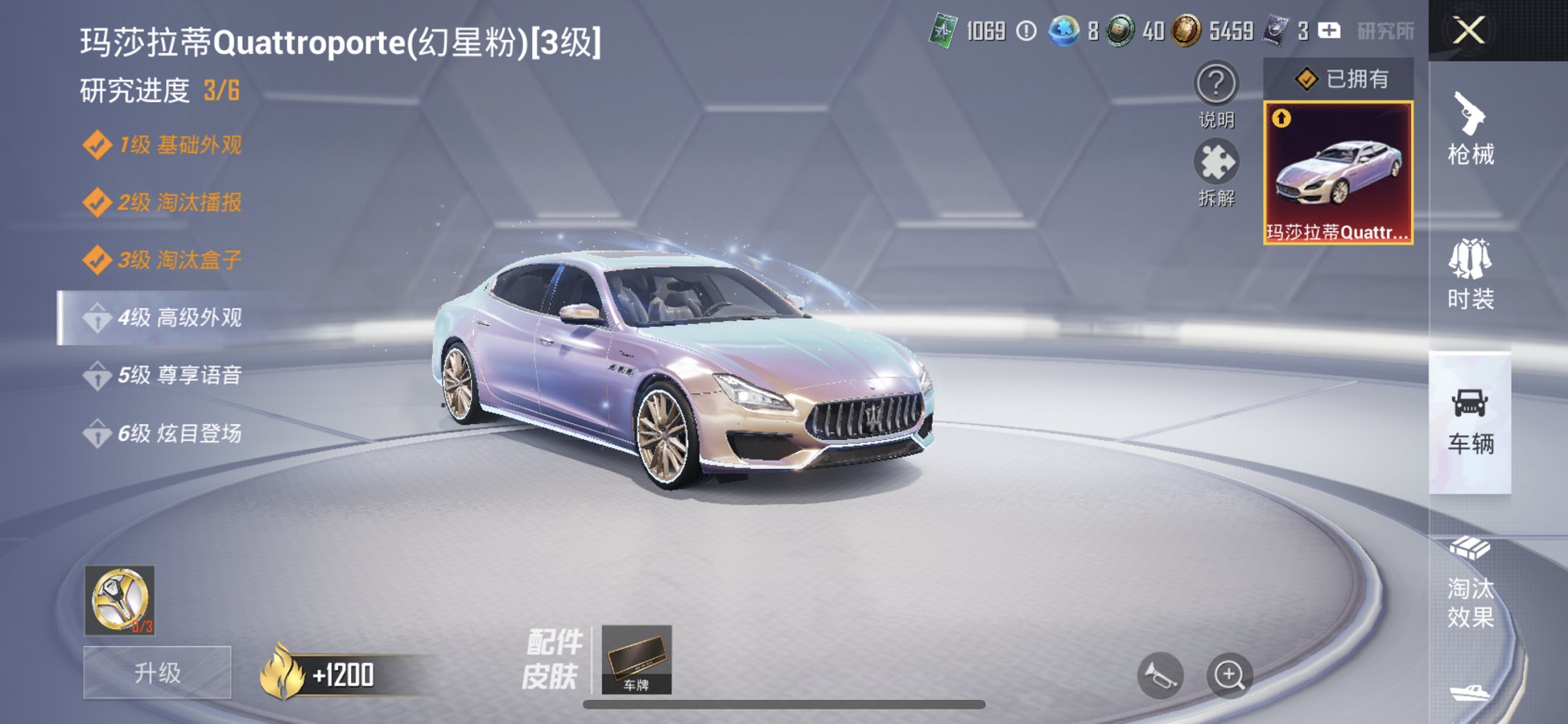The width and height of the screenshot is (1568, 724).
Task: Click the gold flame icon next to +1200
Action: pos(283,674)
